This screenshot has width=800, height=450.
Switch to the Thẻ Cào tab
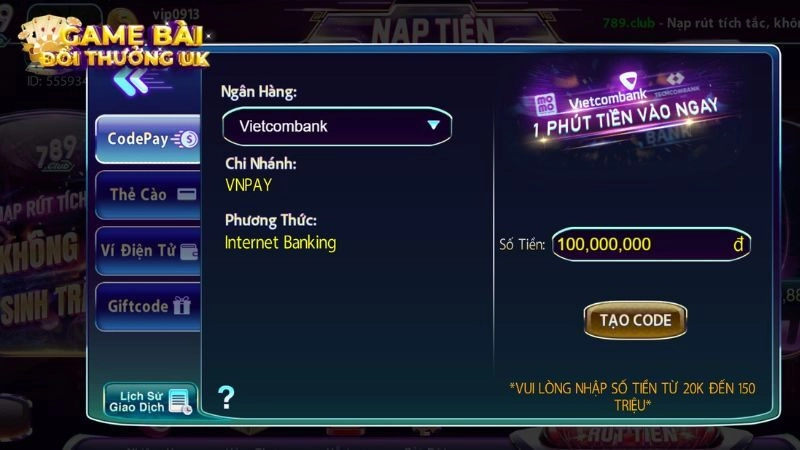pos(148,195)
